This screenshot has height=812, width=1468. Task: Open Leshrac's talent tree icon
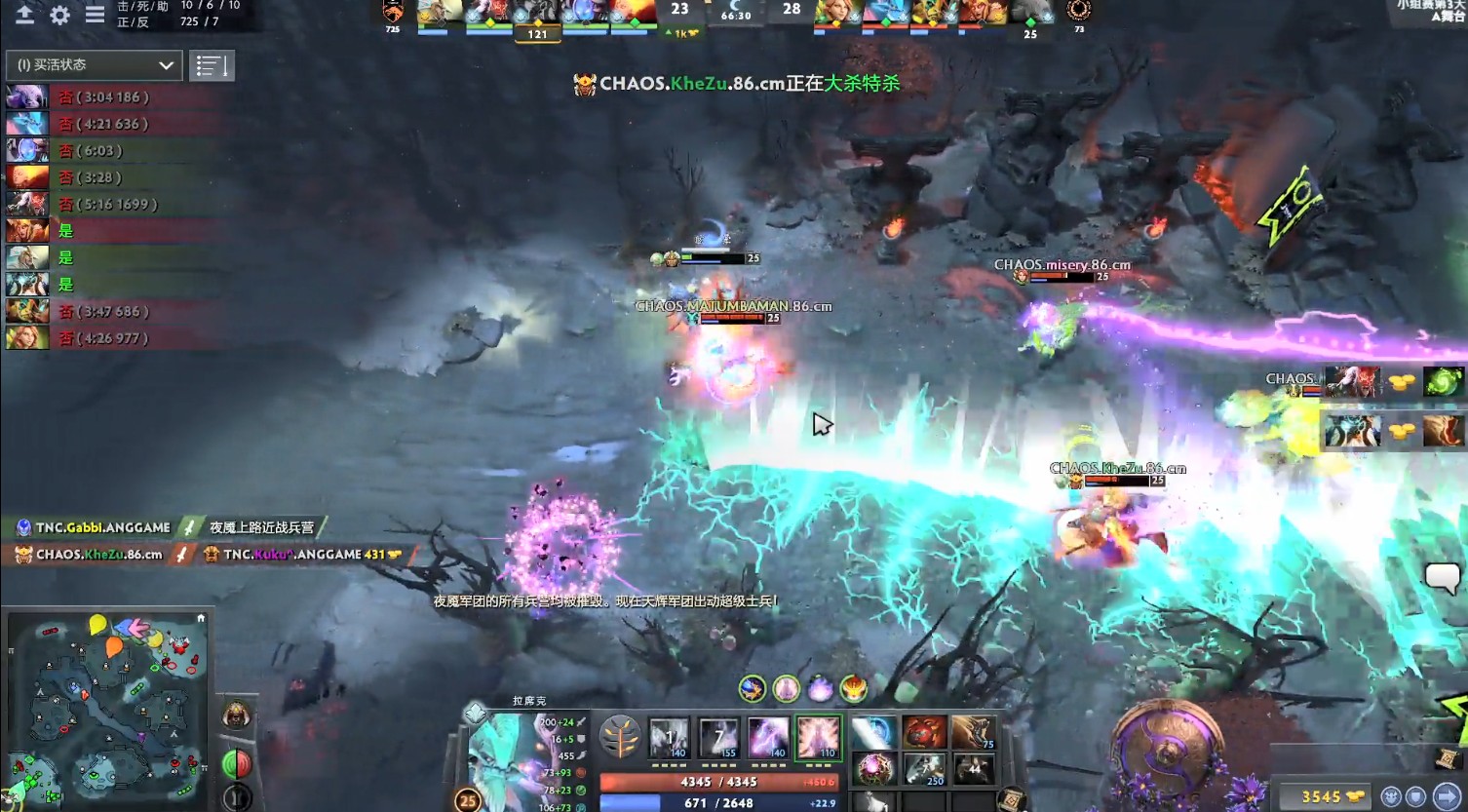(621, 736)
